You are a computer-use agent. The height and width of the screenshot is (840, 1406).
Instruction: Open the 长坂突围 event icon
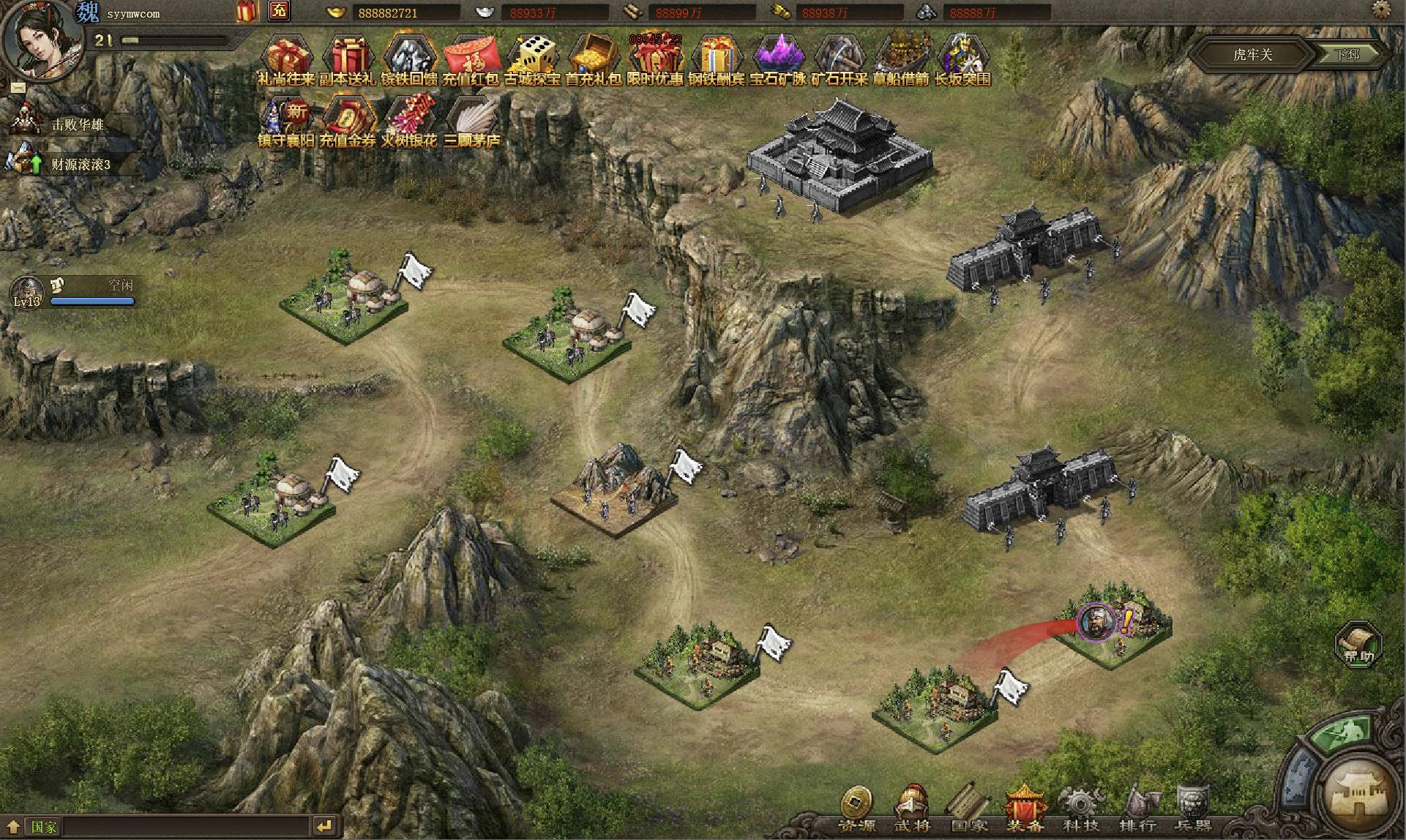pos(962,59)
